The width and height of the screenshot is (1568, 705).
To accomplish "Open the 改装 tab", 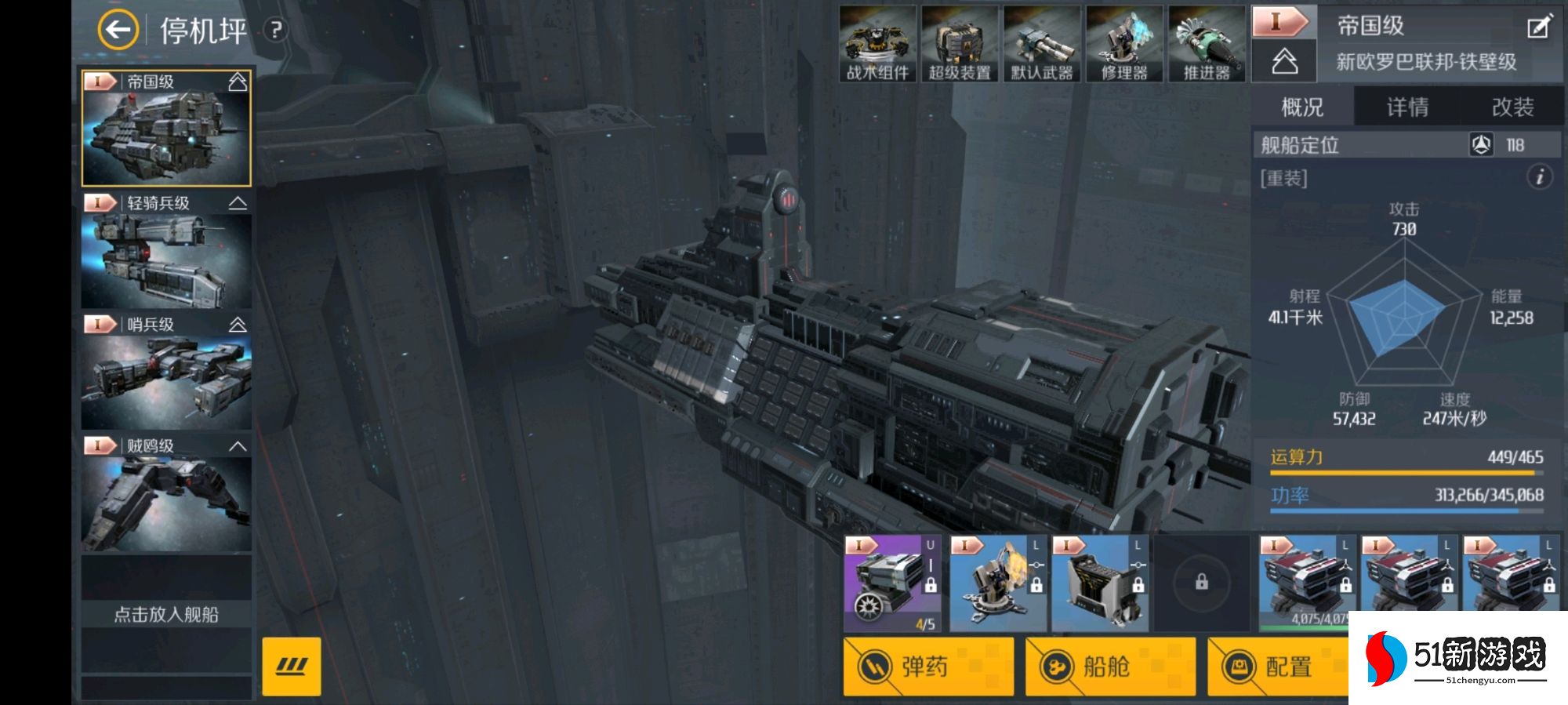I will coord(1512,107).
